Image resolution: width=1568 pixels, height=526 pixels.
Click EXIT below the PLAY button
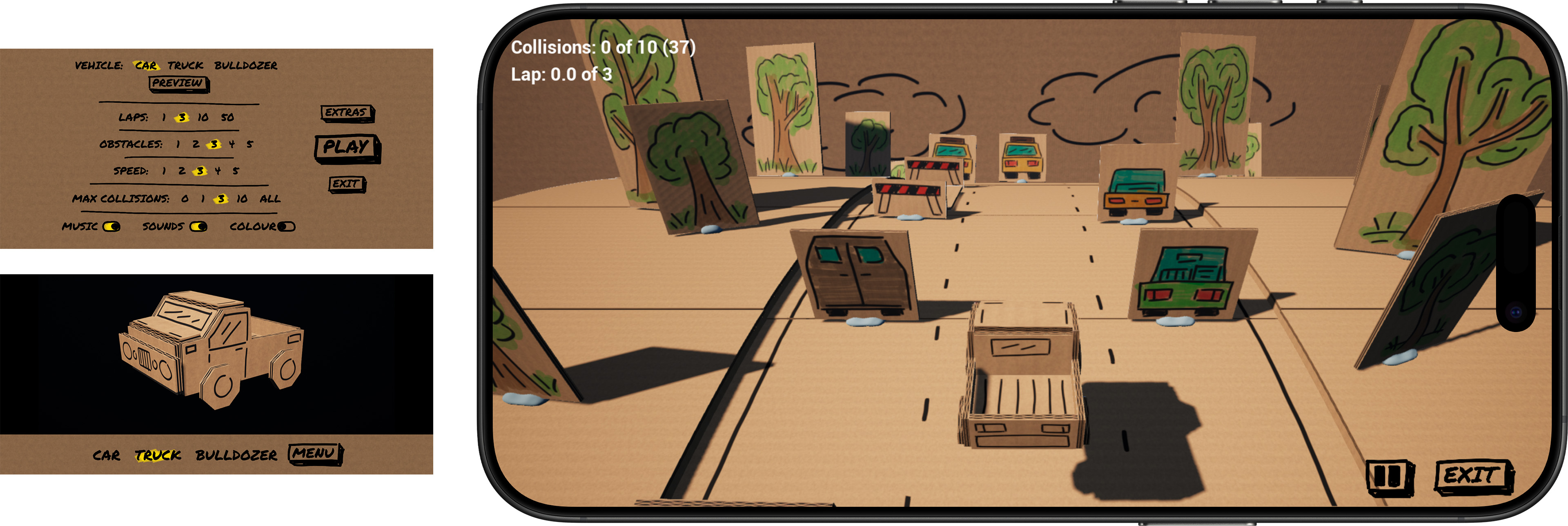click(x=346, y=184)
